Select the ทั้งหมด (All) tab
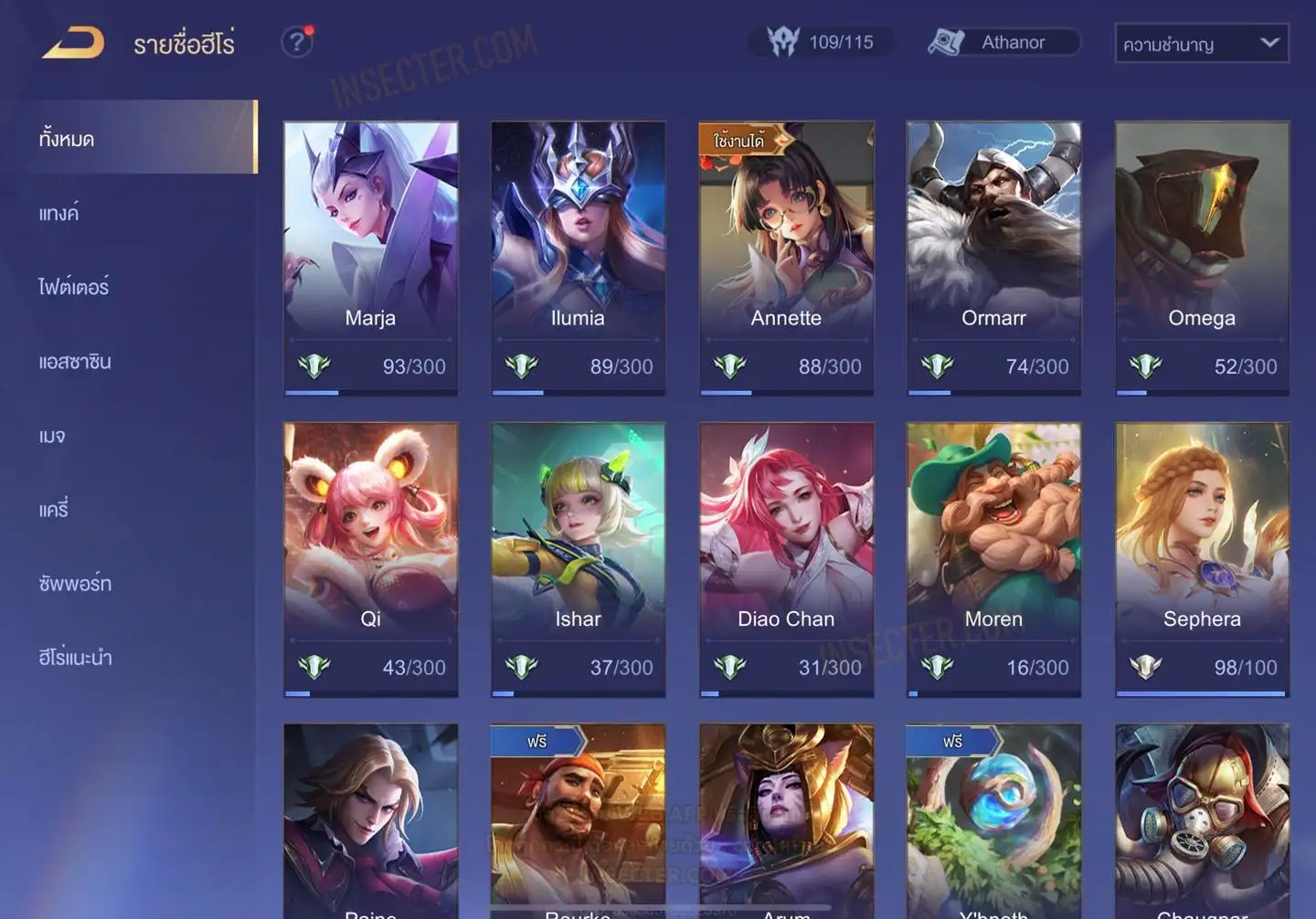The height and width of the screenshot is (919, 1316). click(67, 139)
